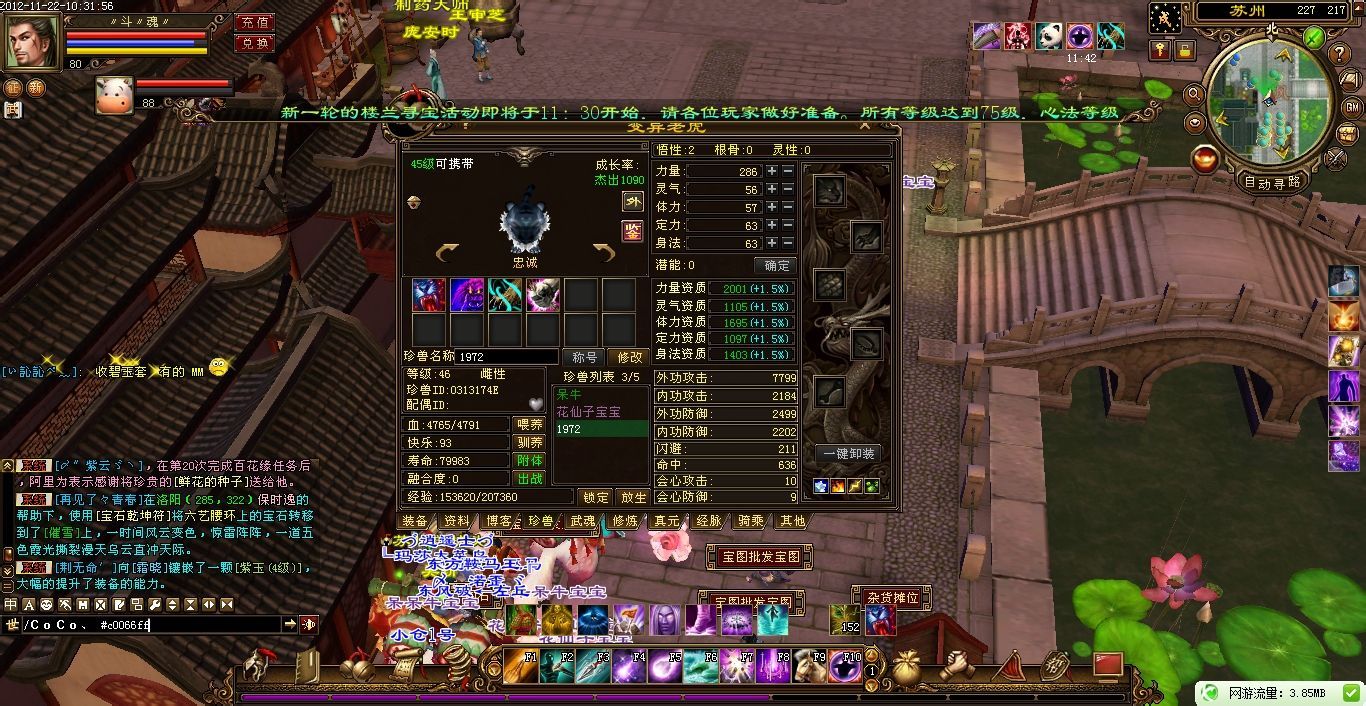1366x706 pixels.
Task: Click 一键卸装 to unequip all
Action: coord(849,454)
